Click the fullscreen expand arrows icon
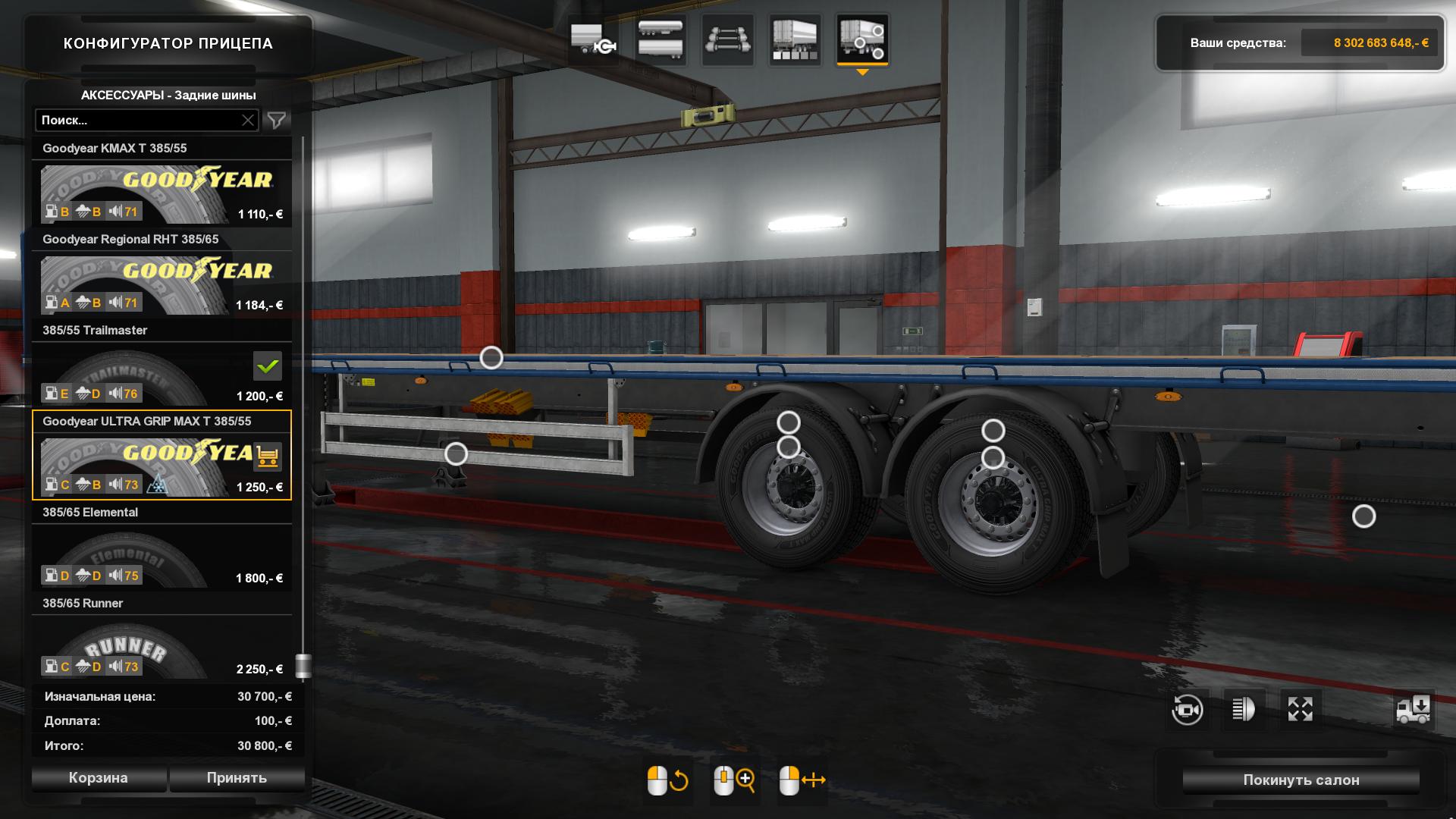This screenshot has width=1456, height=819. pos(1300,710)
